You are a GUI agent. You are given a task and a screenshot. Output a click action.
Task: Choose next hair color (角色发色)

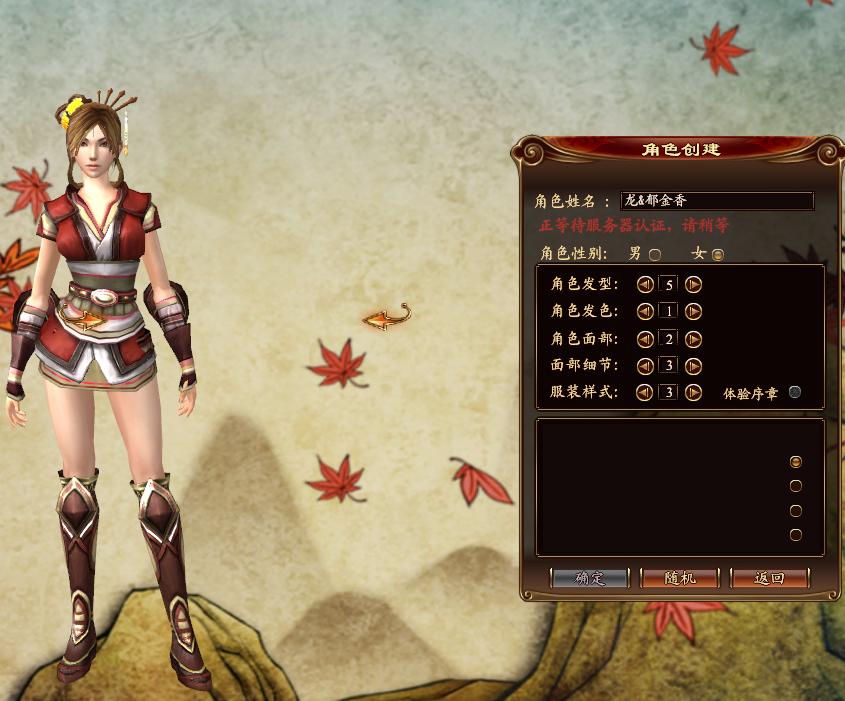pyautogui.click(x=693, y=311)
